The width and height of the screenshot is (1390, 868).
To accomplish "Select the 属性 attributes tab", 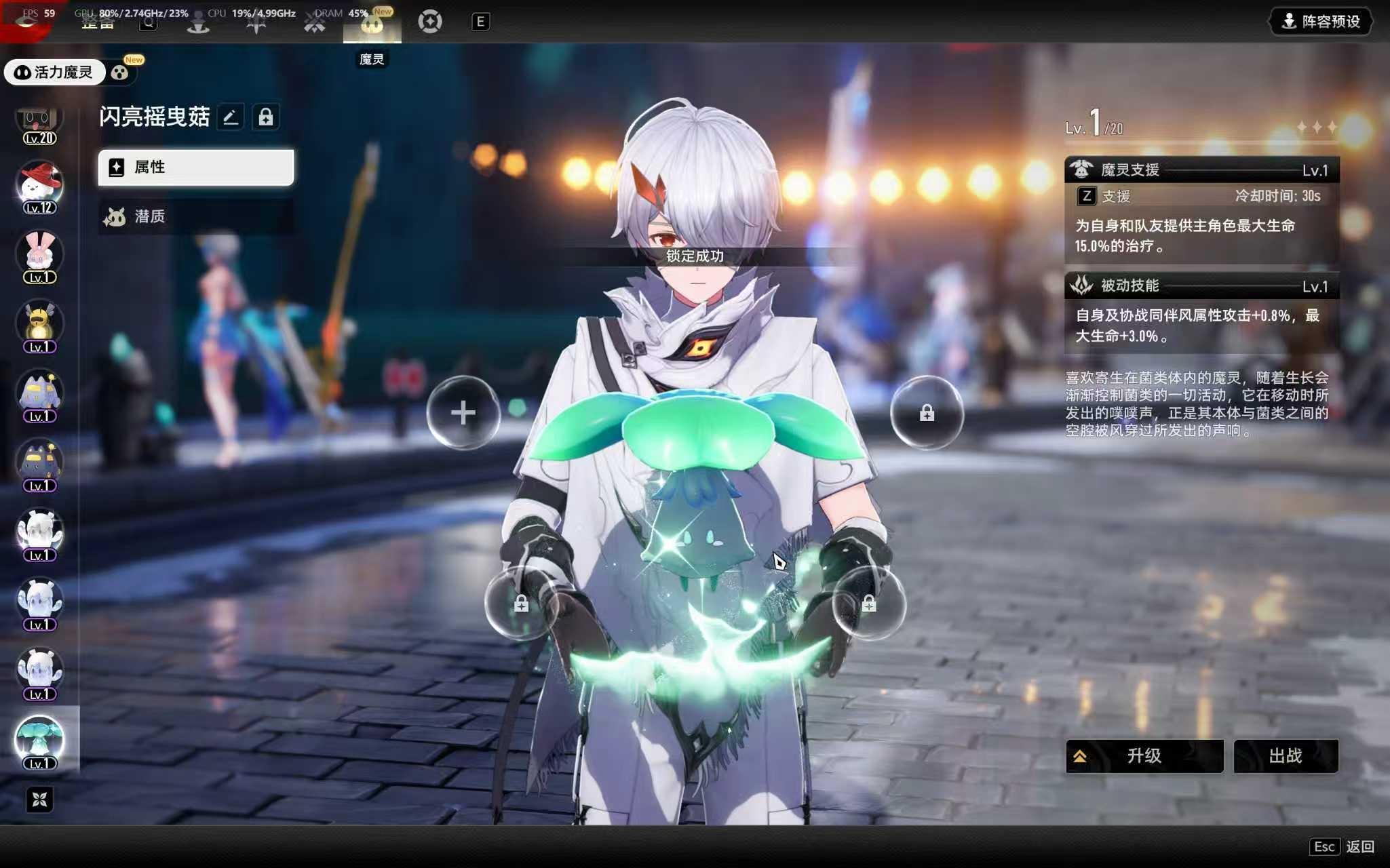I will 196,167.
